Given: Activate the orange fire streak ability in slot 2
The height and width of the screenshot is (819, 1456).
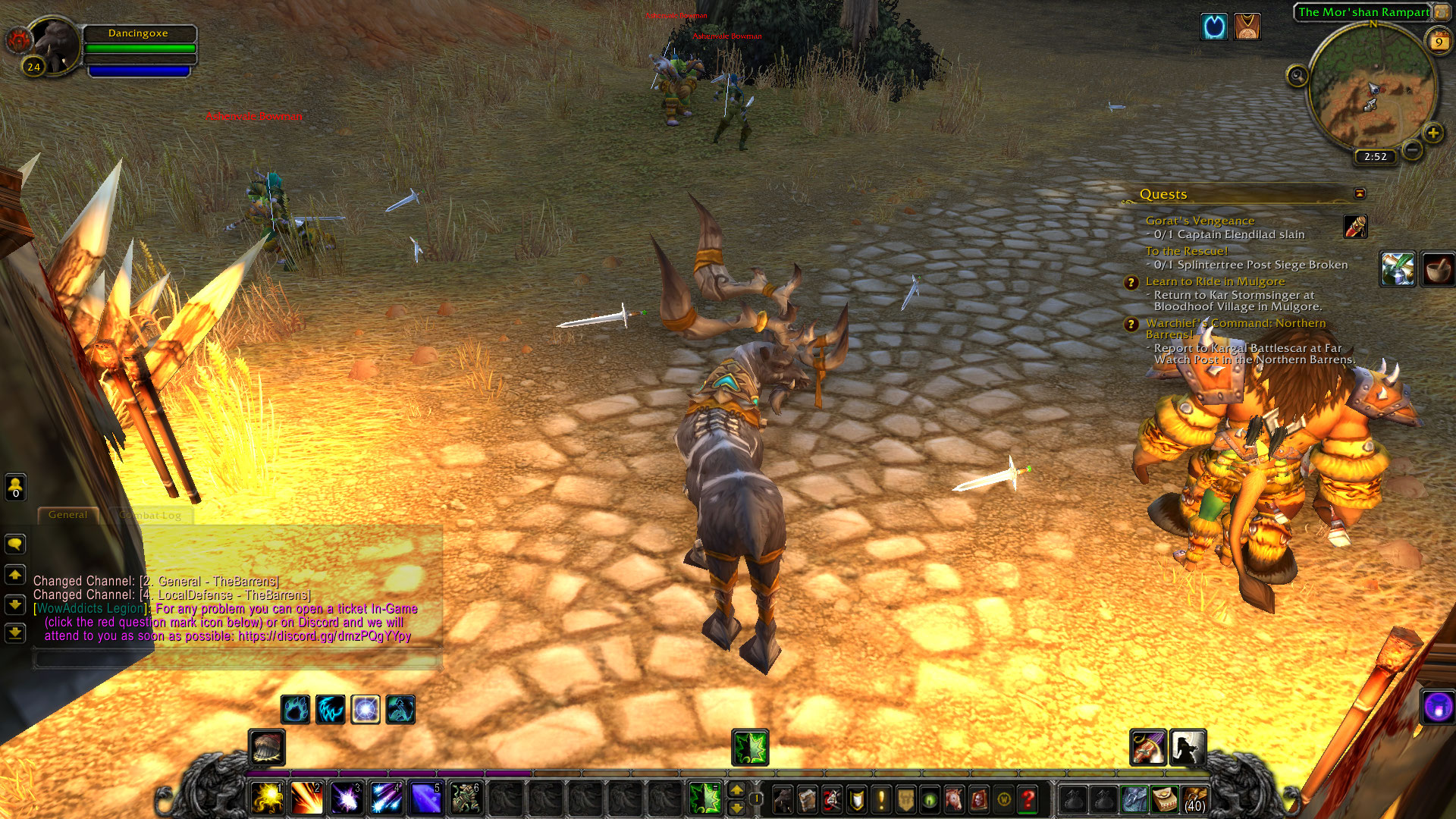Looking at the screenshot, I should pos(306,799).
